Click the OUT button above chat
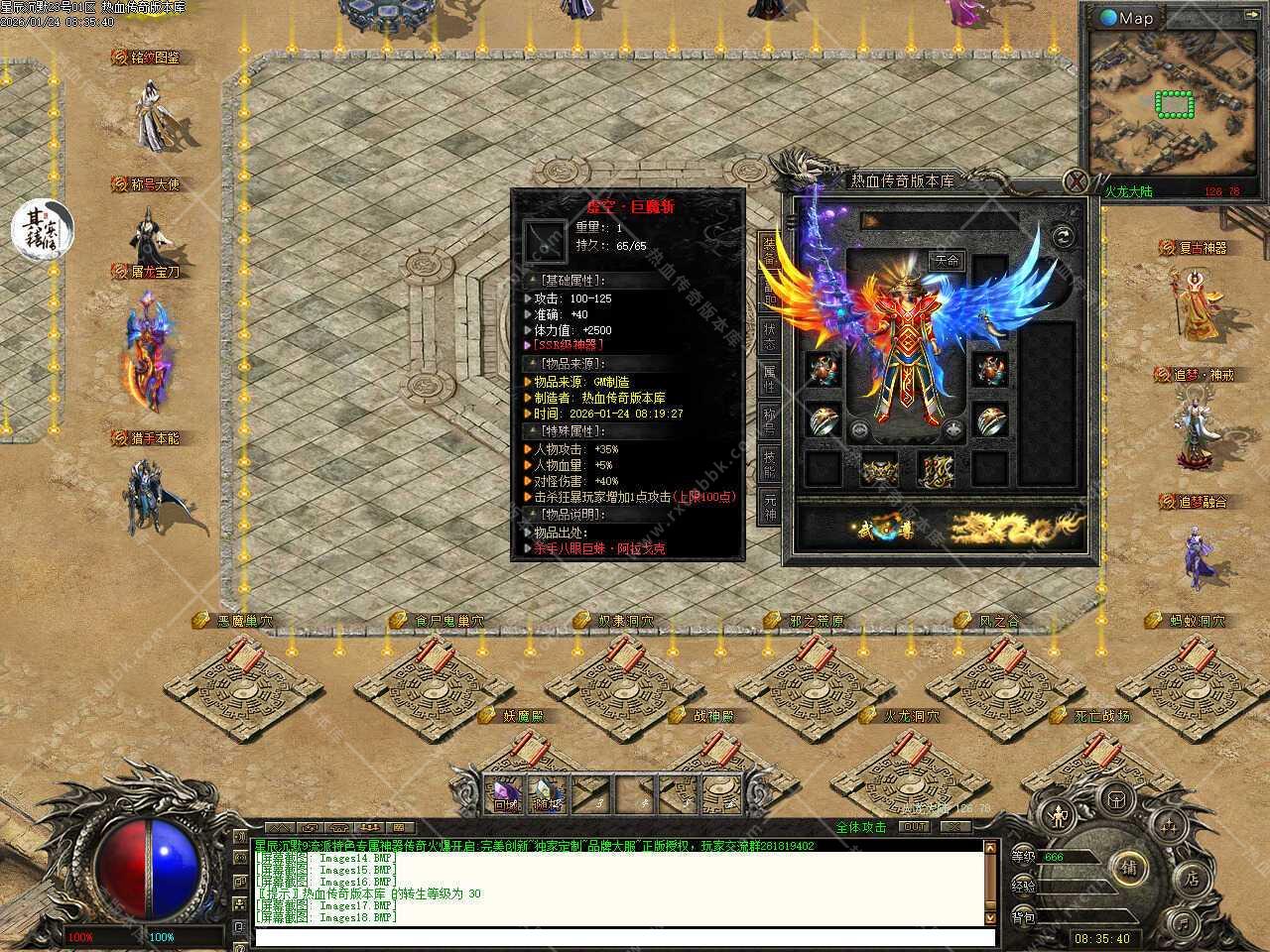This screenshot has width=1270, height=952. point(914,826)
